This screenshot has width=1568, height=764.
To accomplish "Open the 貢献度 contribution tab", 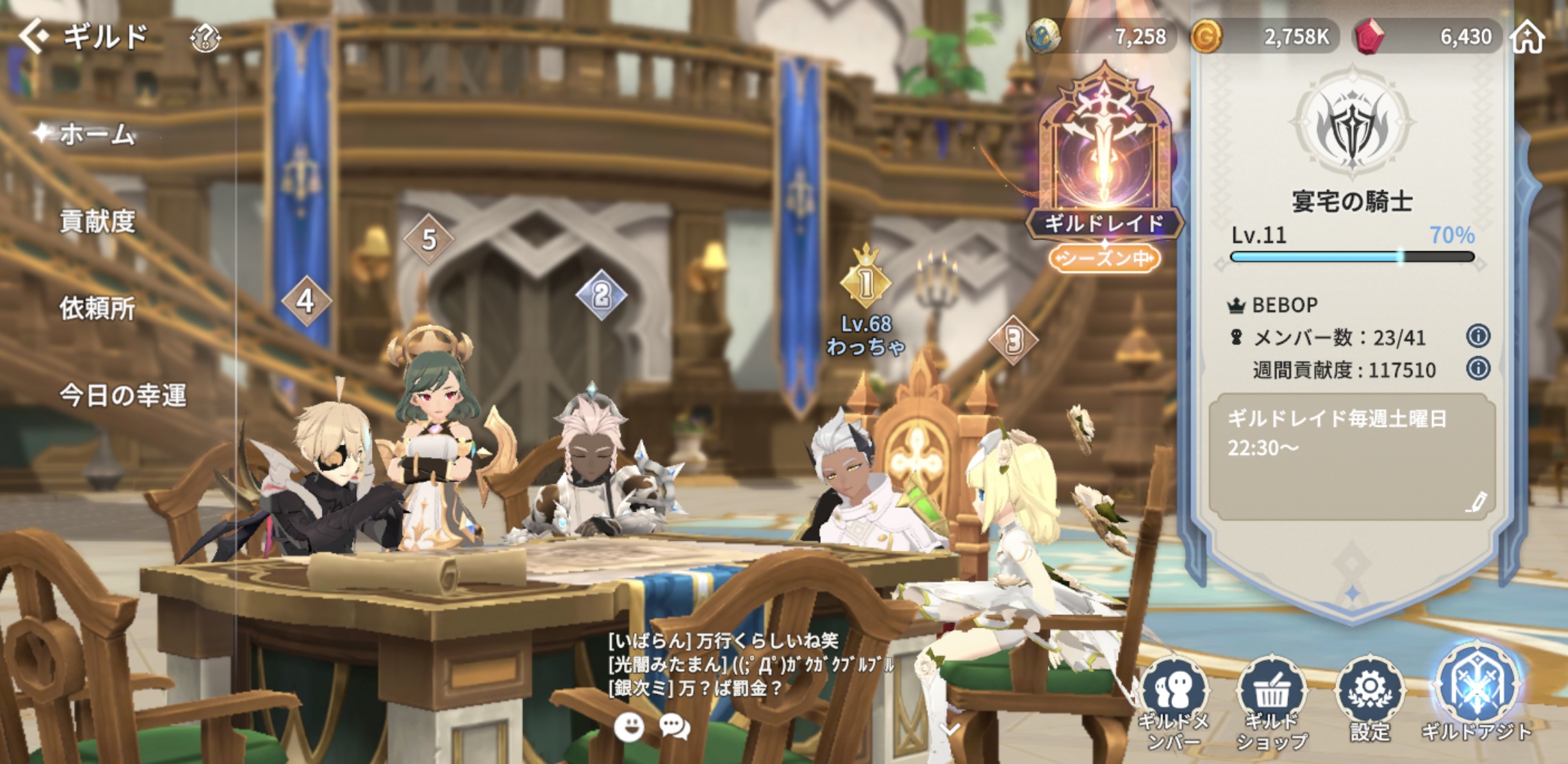I will 97,221.
